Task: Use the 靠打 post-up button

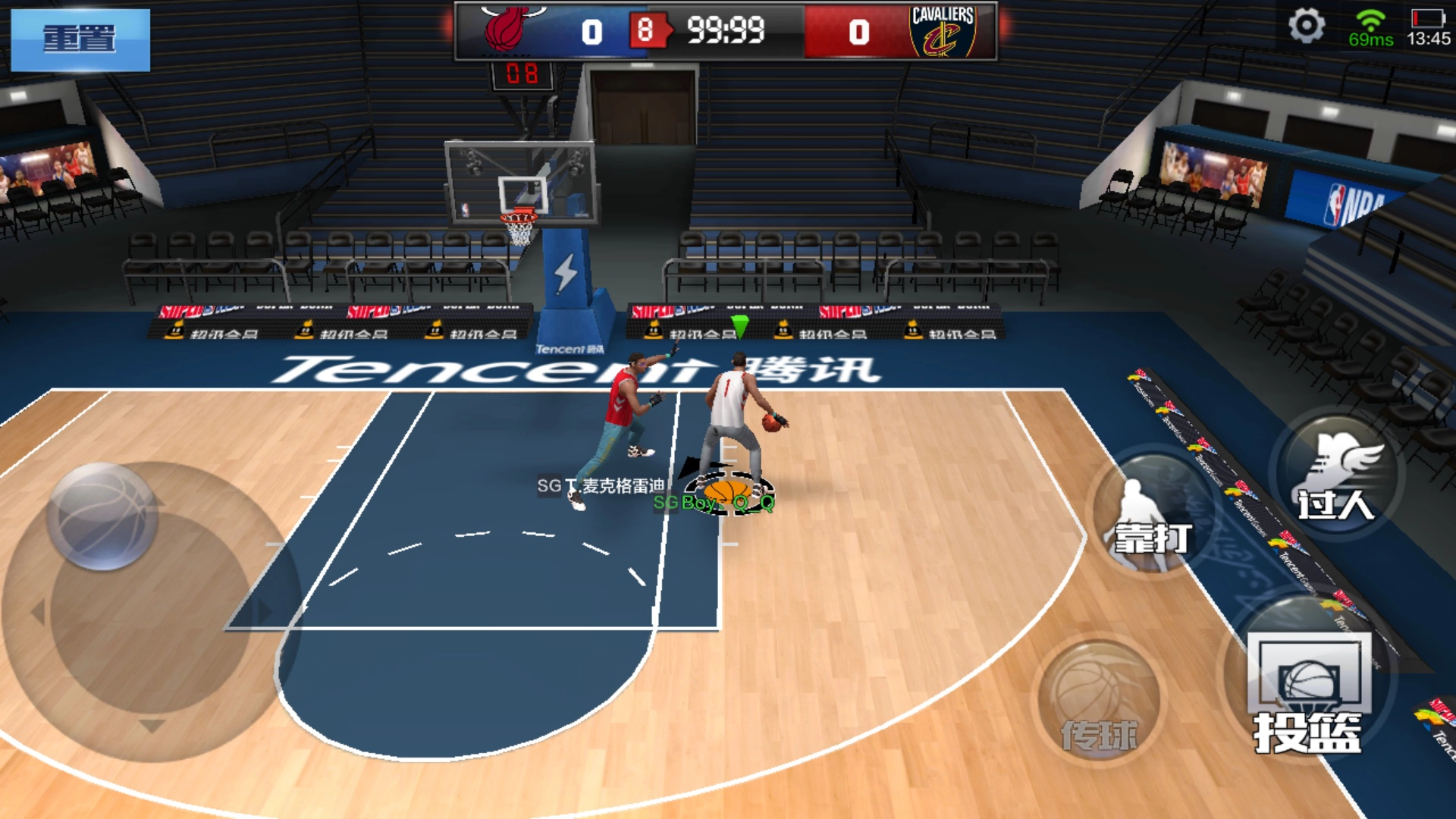Action: click(x=1151, y=516)
